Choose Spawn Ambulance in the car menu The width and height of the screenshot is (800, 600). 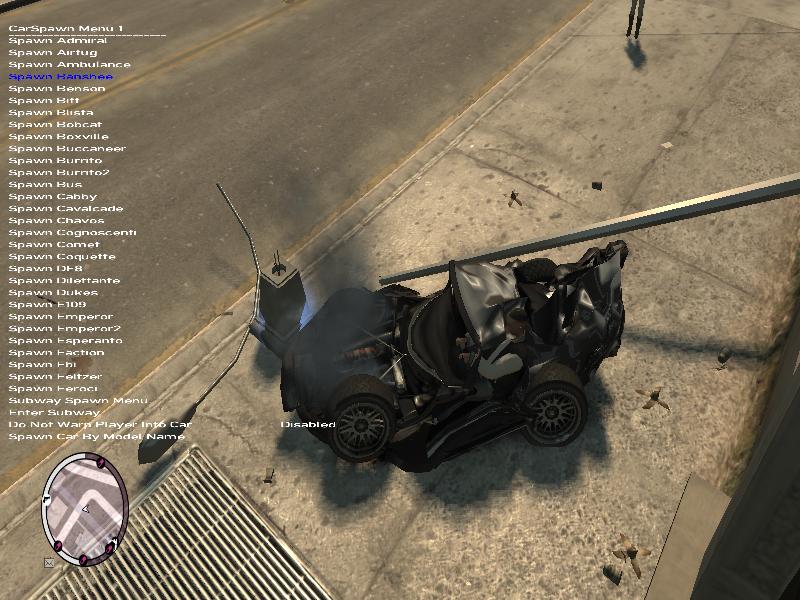coord(69,65)
